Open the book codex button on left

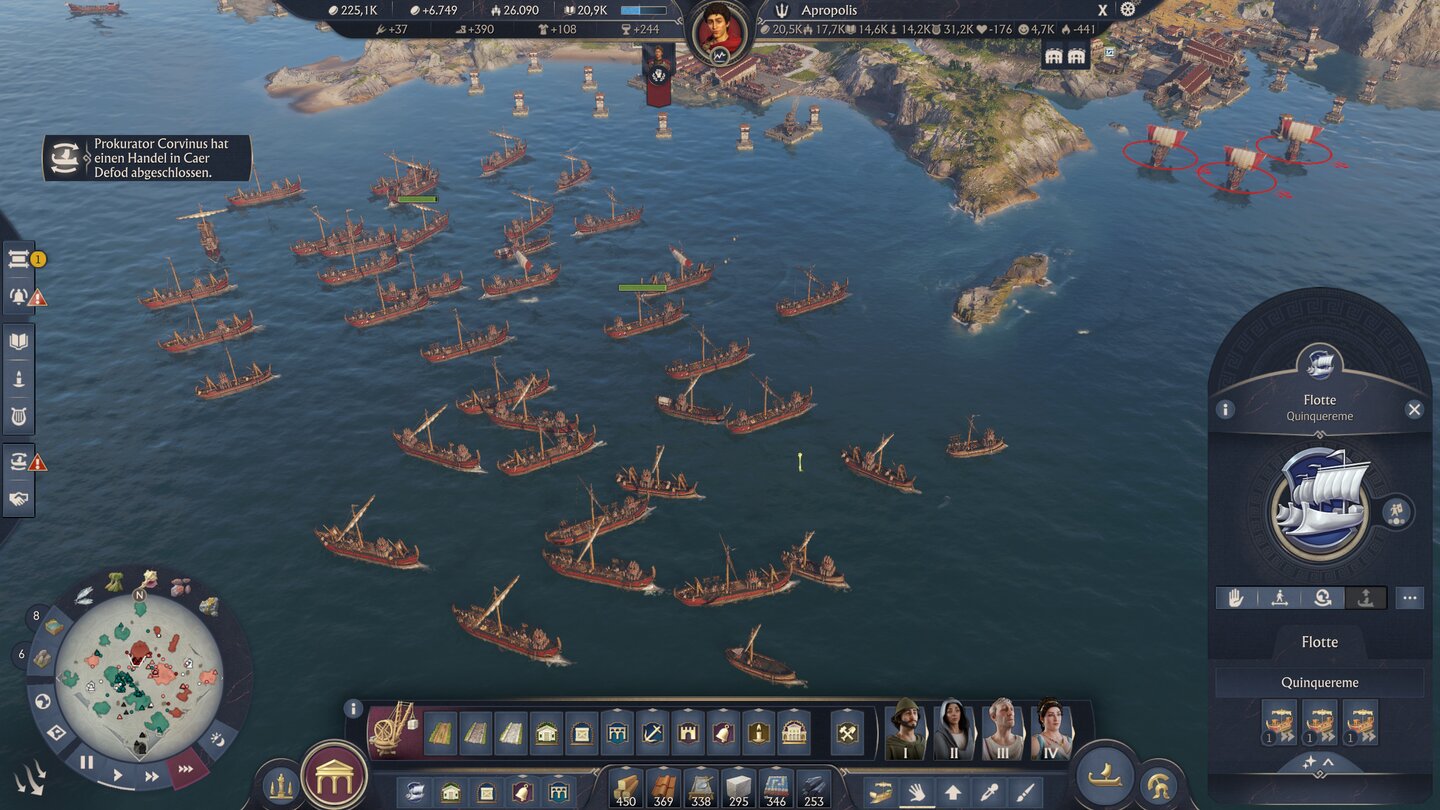19,342
